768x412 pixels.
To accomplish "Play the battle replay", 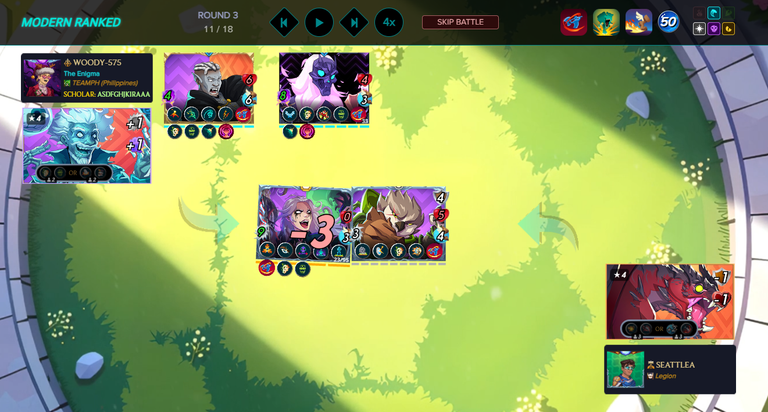I will click(x=319, y=22).
